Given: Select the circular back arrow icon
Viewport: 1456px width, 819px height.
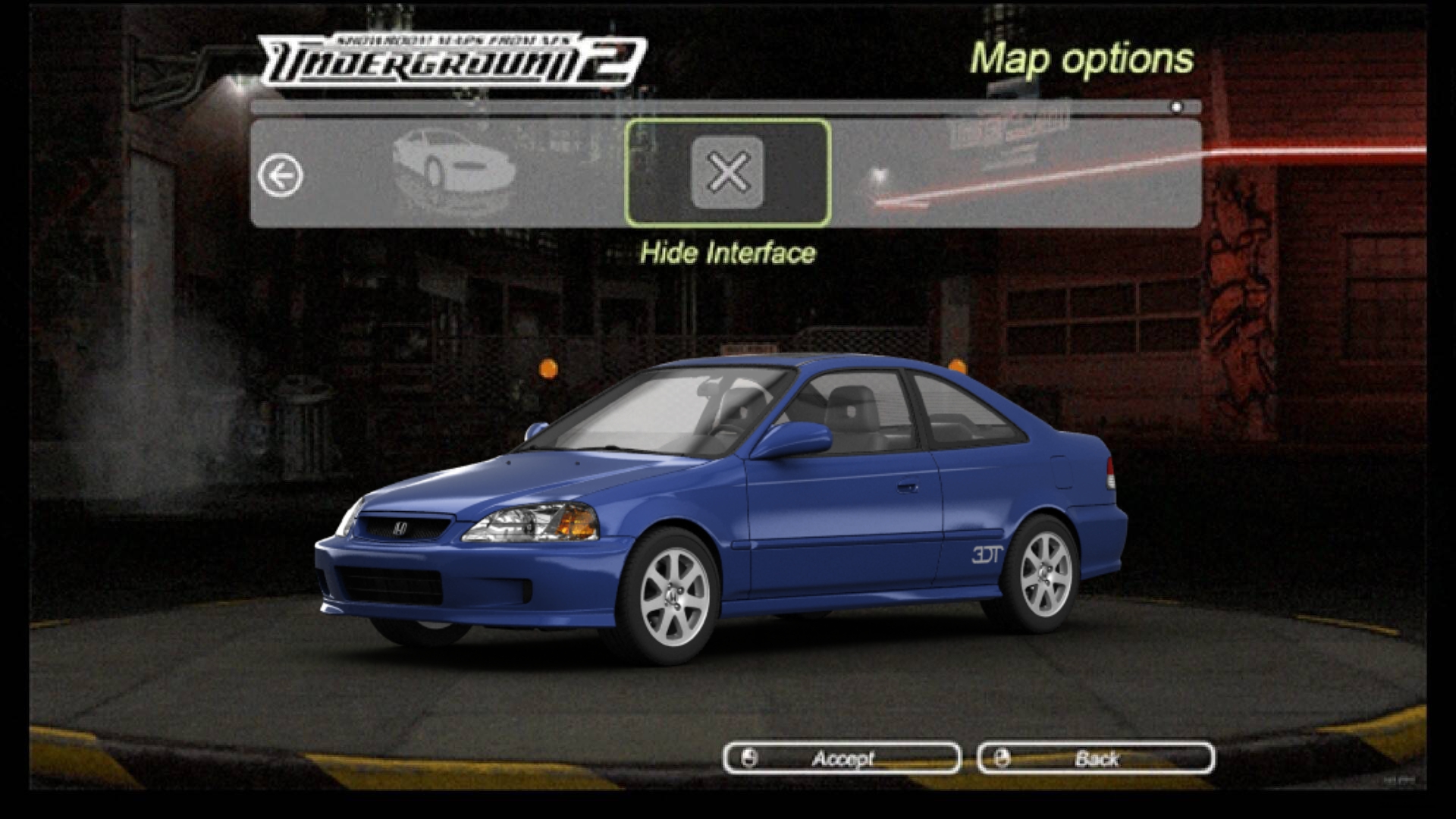Looking at the screenshot, I should pos(281,174).
